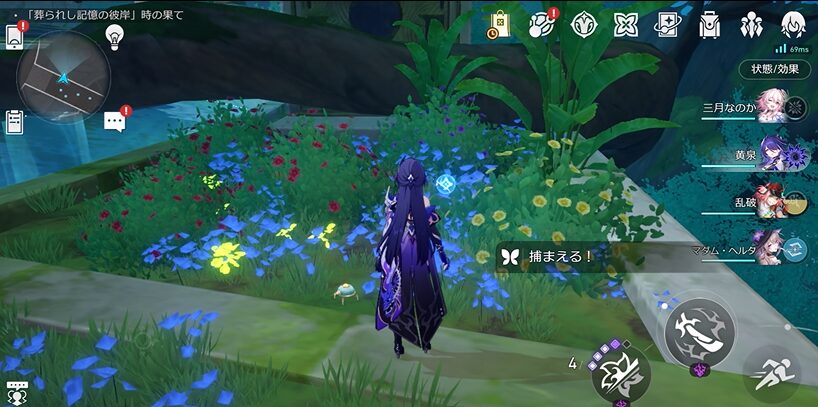Open the team lineup icon
This screenshot has height=407, width=818.
[x=752, y=25]
